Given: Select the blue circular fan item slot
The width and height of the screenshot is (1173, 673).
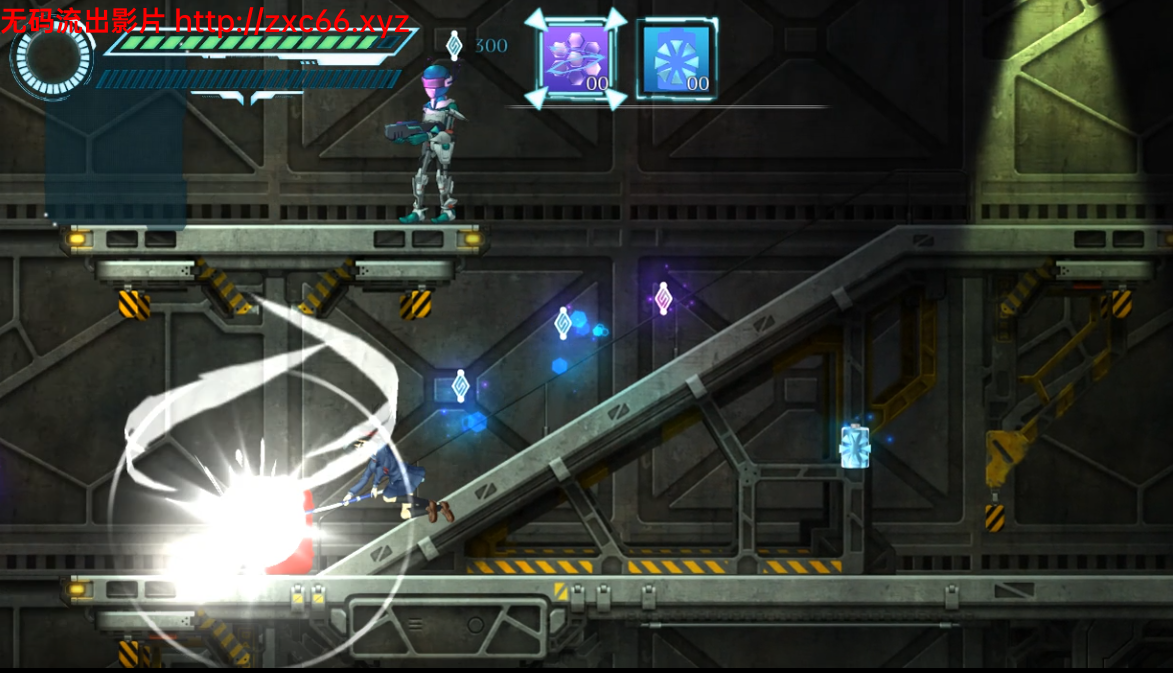Looking at the screenshot, I should coord(675,60).
